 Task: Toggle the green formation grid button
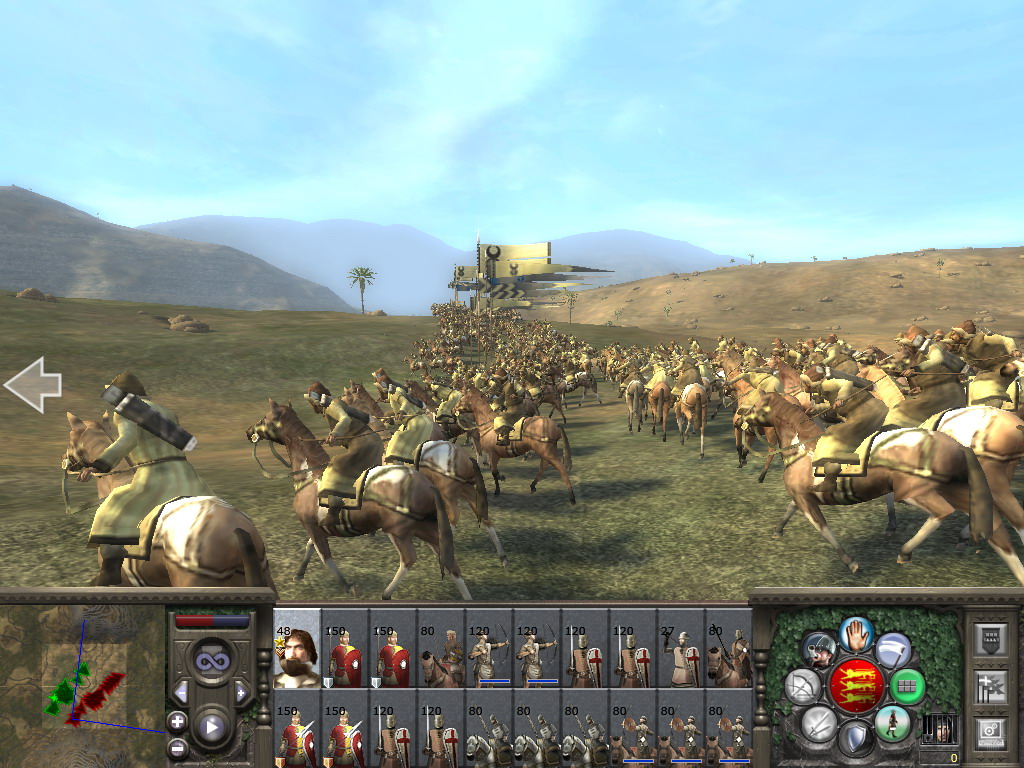point(907,686)
